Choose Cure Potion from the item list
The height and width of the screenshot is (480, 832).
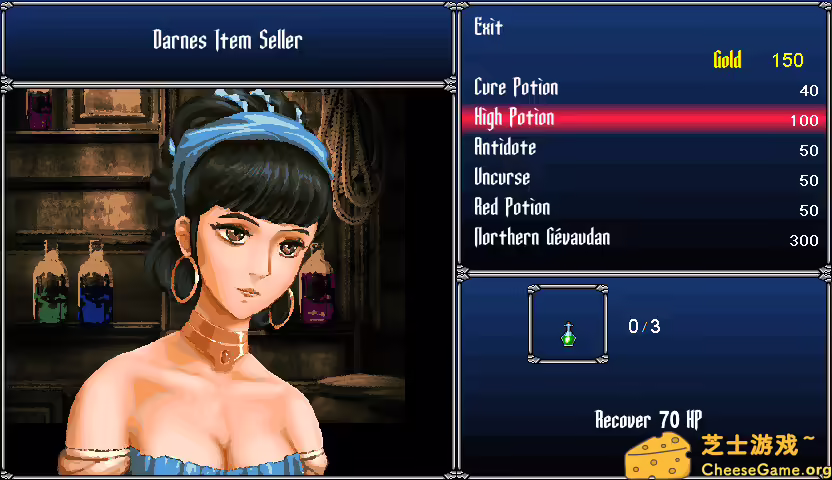pyautogui.click(x=516, y=89)
